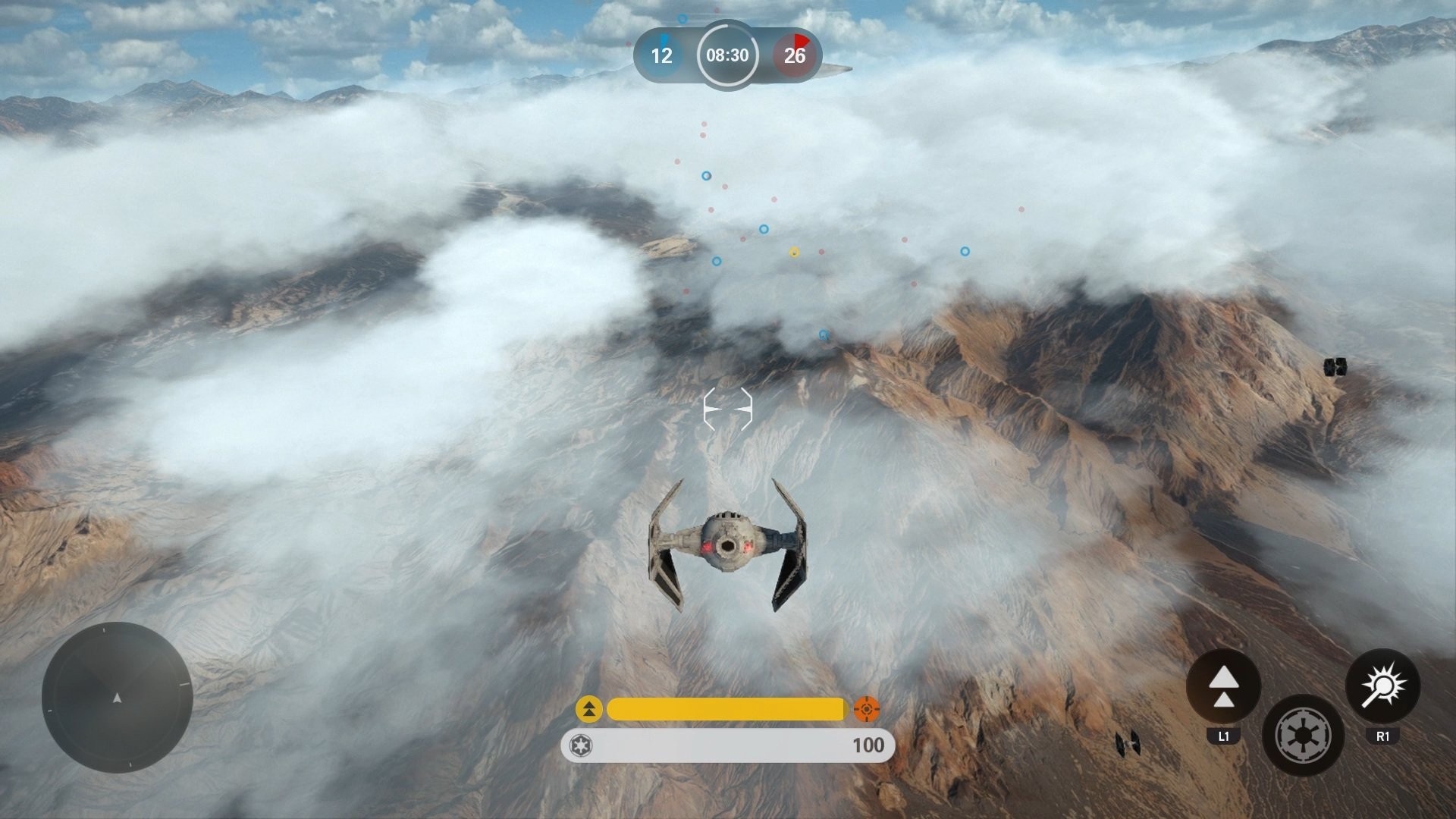Expand the scoreboard header panel
This screenshot has height=819, width=1456.
[726, 55]
